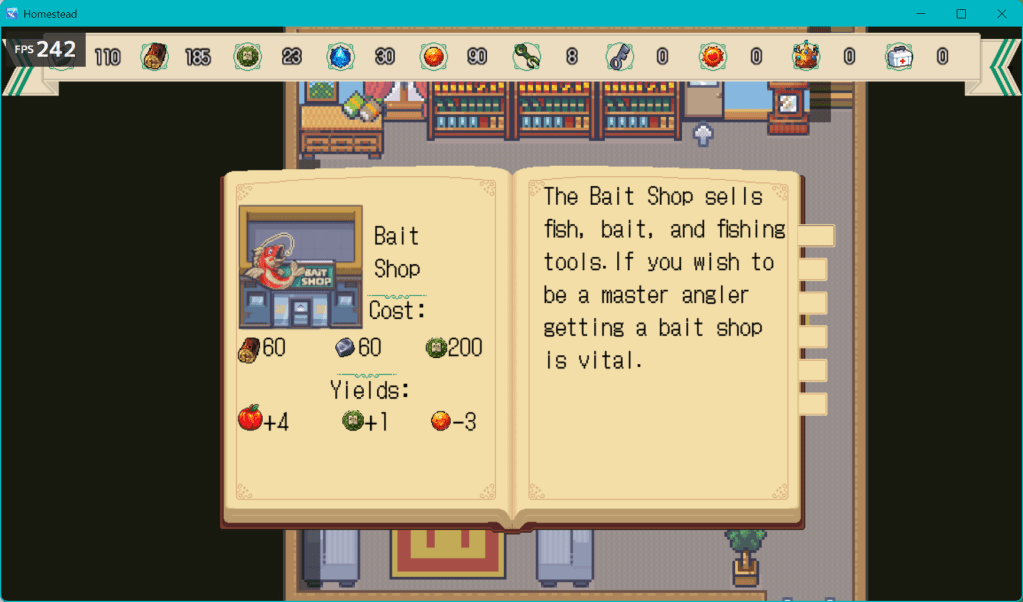The image size is (1023, 602).
Task: Select the Bait Shop building picture
Action: (301, 267)
